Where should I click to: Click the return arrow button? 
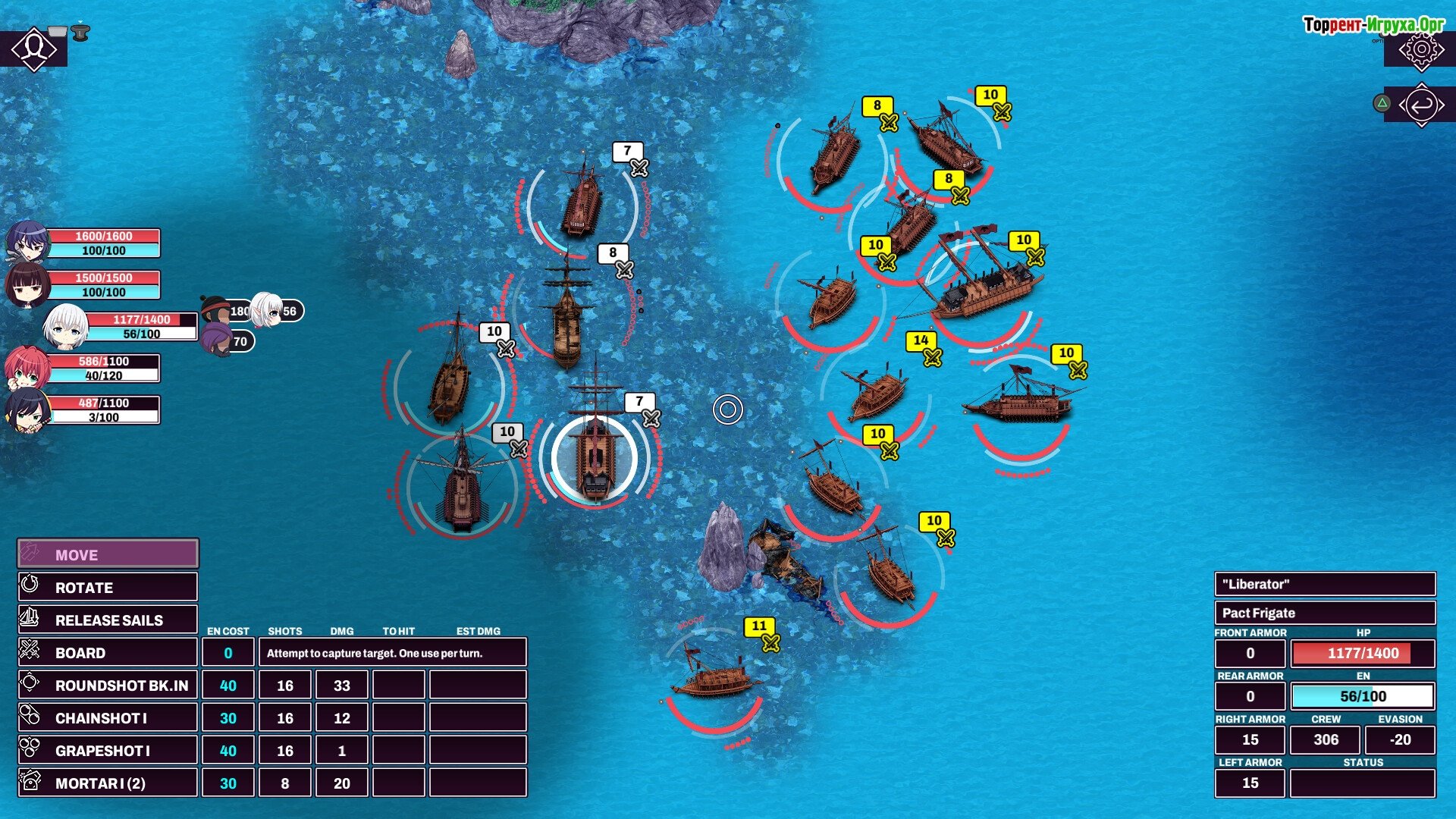tap(1421, 105)
